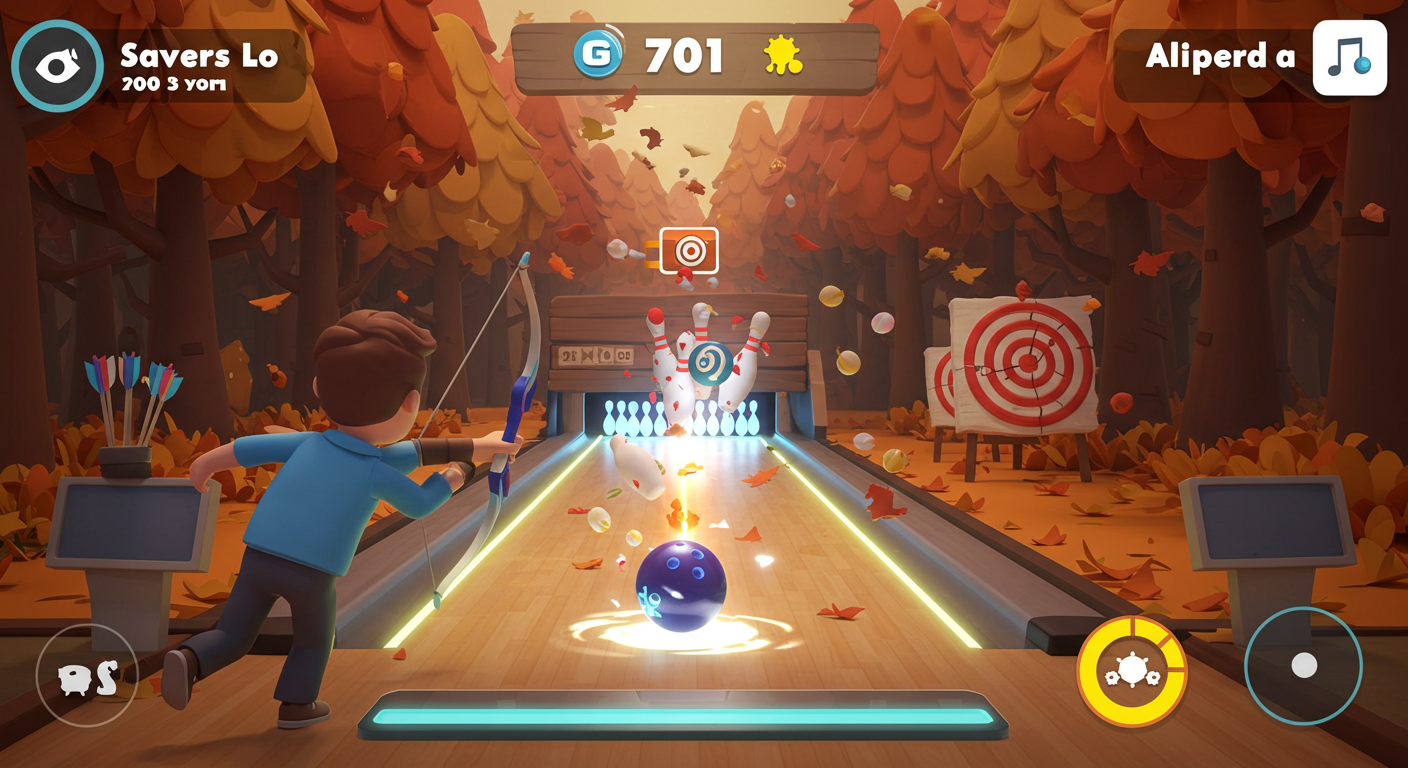The height and width of the screenshot is (768, 1408).
Task: Open the Aliperd a options
Action: 1222,58
